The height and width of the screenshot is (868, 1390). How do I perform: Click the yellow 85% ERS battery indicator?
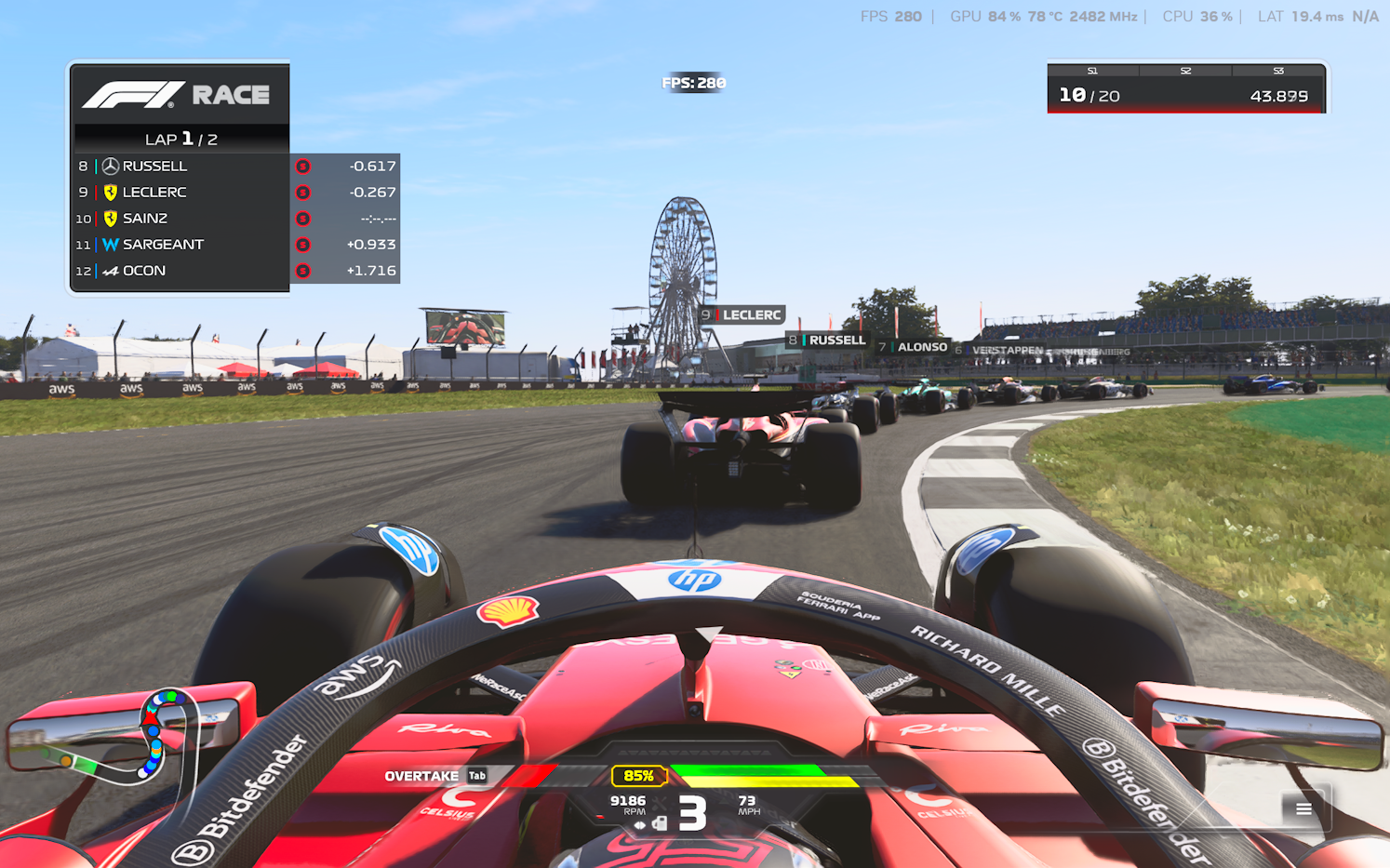point(638,775)
